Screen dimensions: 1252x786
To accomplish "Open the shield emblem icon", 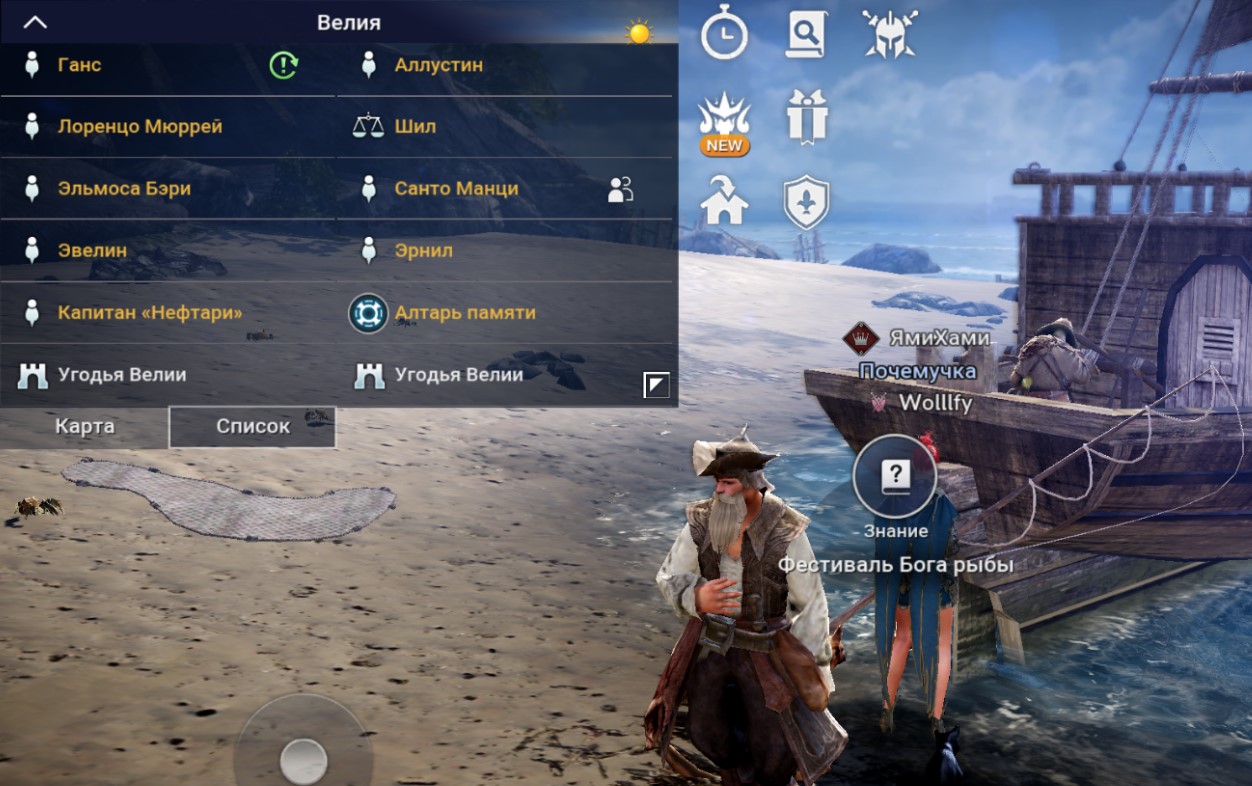I will 806,201.
